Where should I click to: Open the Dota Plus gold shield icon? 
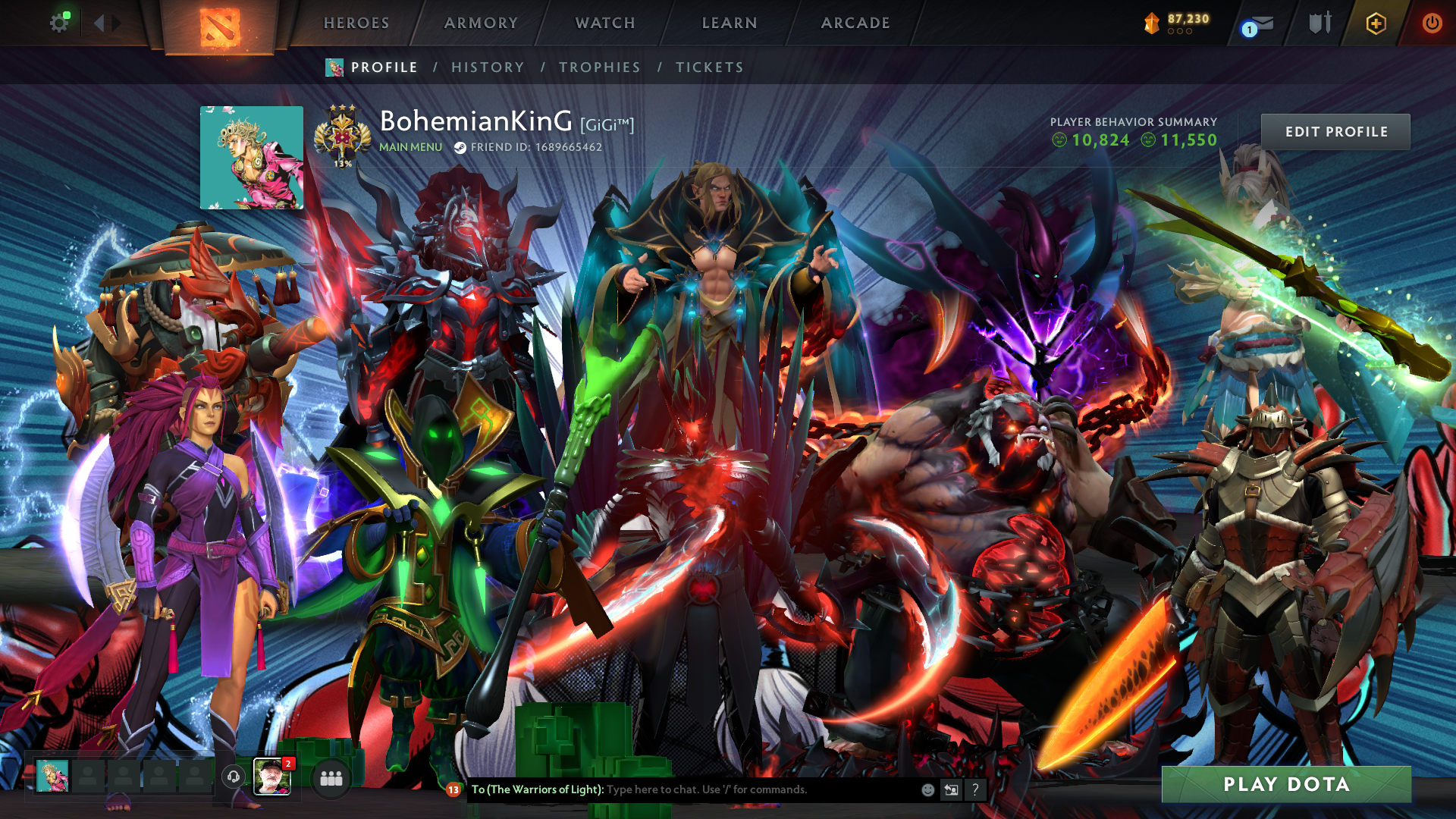coord(1376,24)
